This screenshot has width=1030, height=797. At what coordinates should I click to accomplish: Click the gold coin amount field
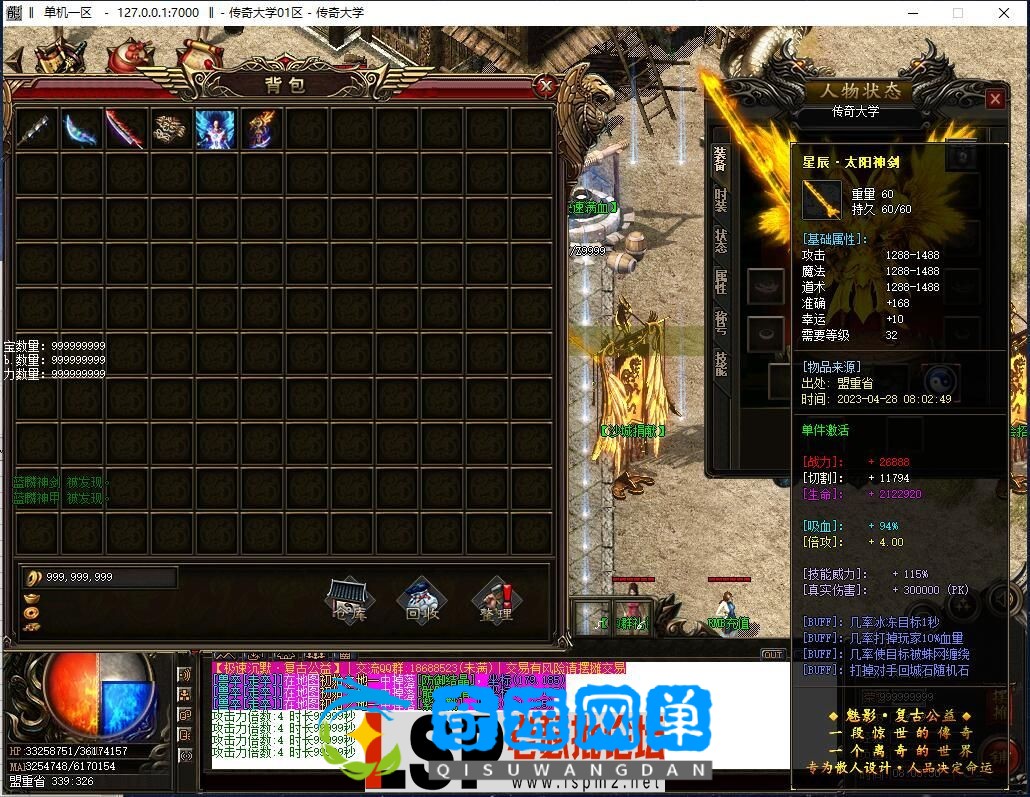coord(100,577)
